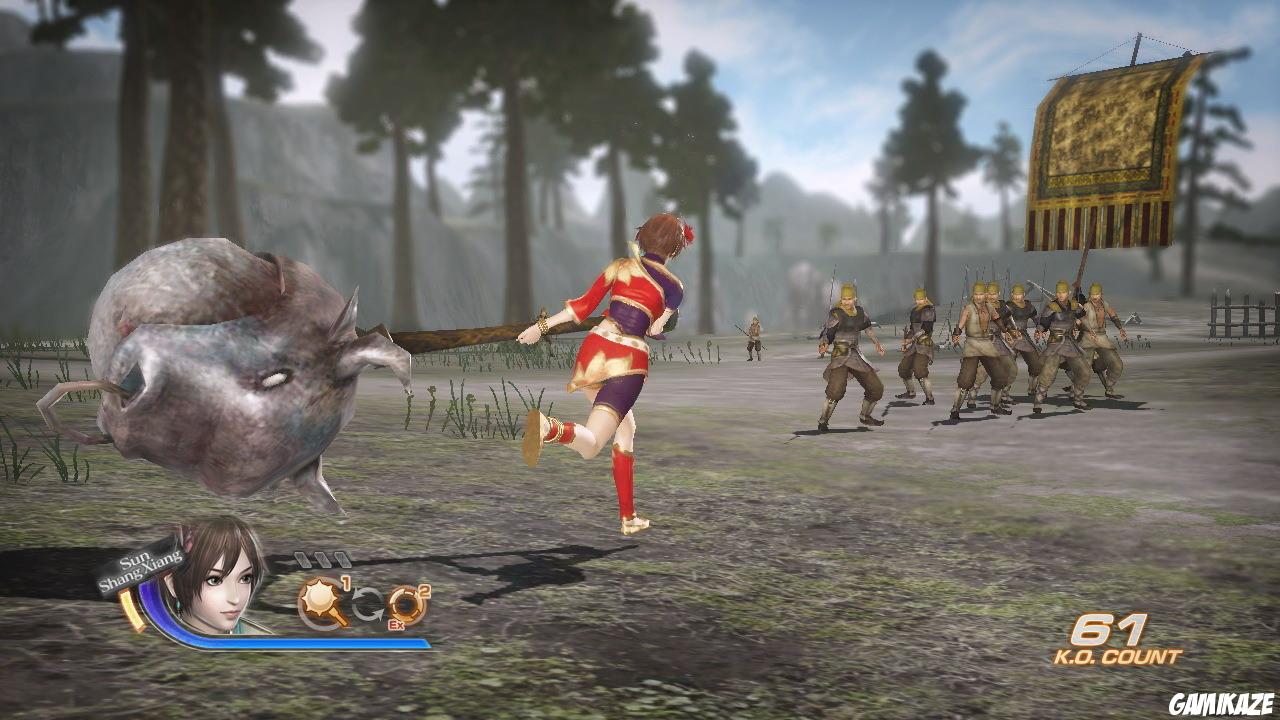Click the K.O. COUNT label
The width and height of the screenshot is (1280, 720).
coord(1122,657)
